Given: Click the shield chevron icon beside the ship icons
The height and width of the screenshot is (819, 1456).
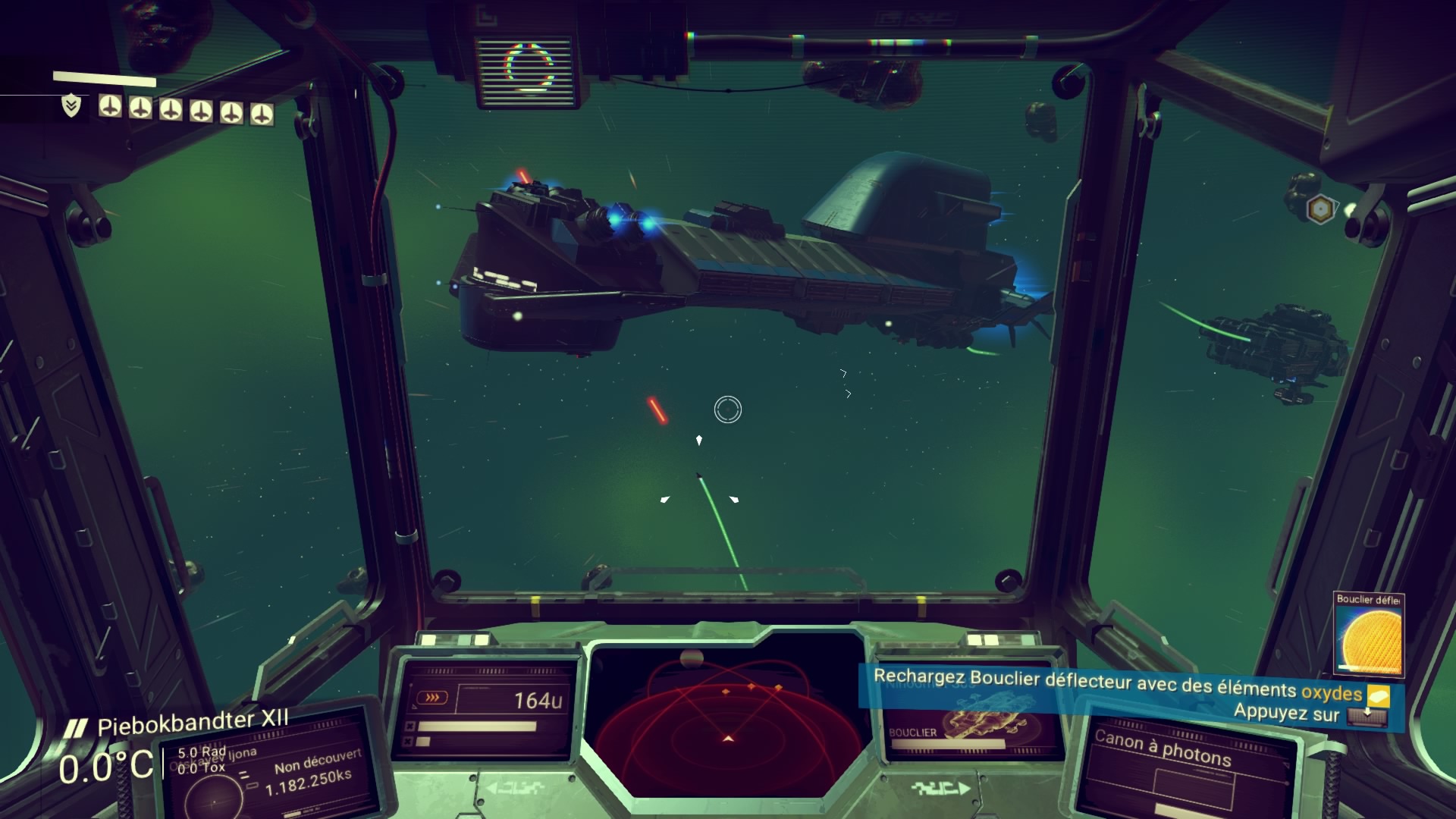Looking at the screenshot, I should [71, 106].
